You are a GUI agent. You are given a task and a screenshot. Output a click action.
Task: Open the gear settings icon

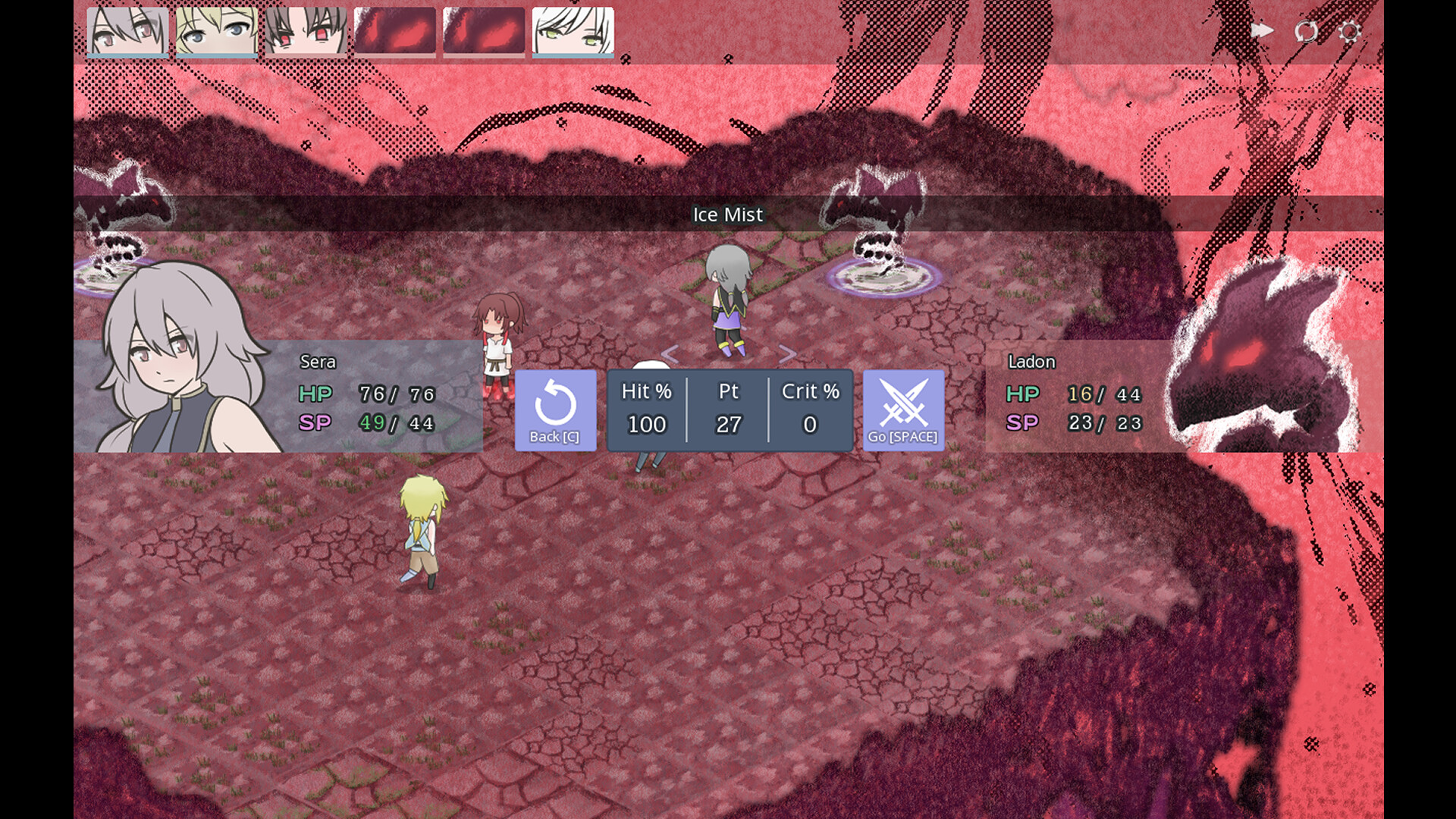pyautogui.click(x=1350, y=32)
